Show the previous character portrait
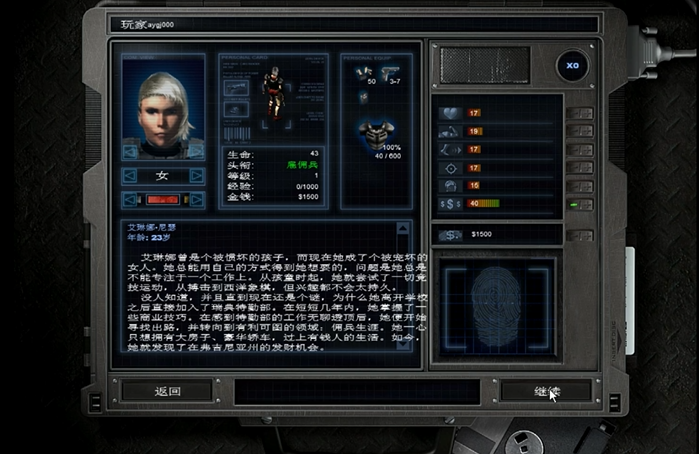This screenshot has width=699, height=454. 129,150
